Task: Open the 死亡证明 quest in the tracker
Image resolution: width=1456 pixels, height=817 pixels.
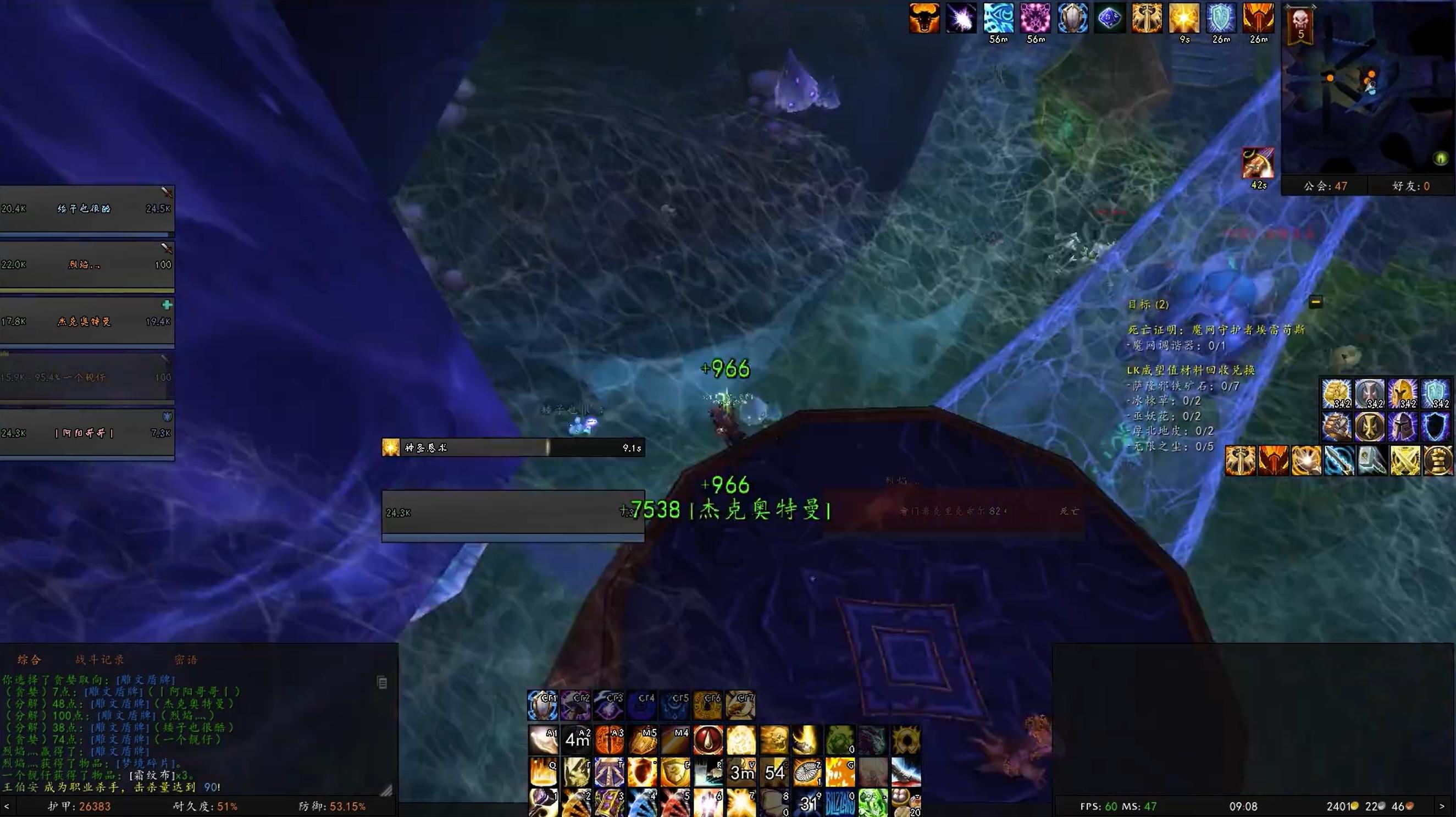Action: point(1215,330)
